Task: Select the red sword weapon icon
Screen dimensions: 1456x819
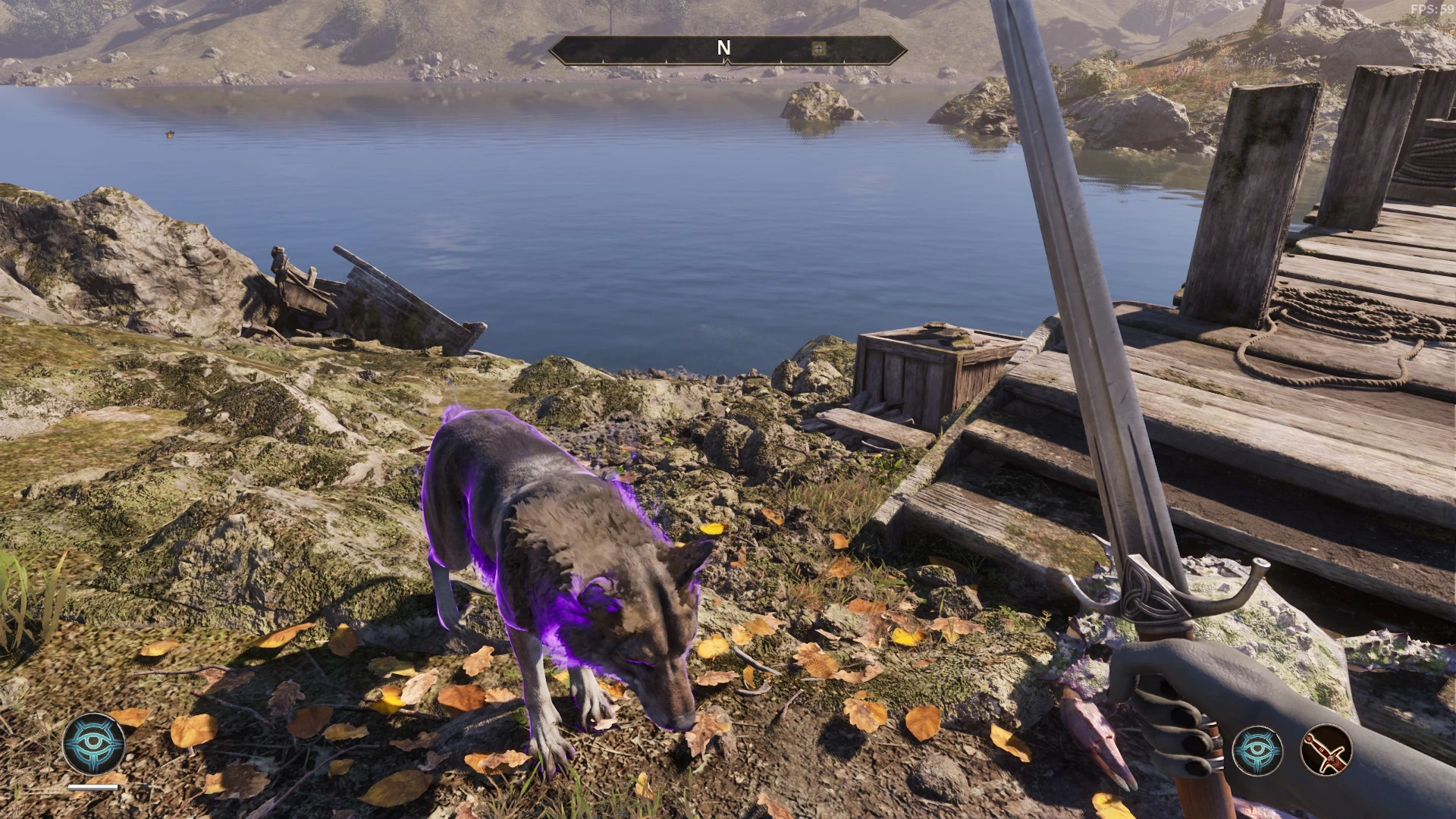Action: coord(1326,750)
